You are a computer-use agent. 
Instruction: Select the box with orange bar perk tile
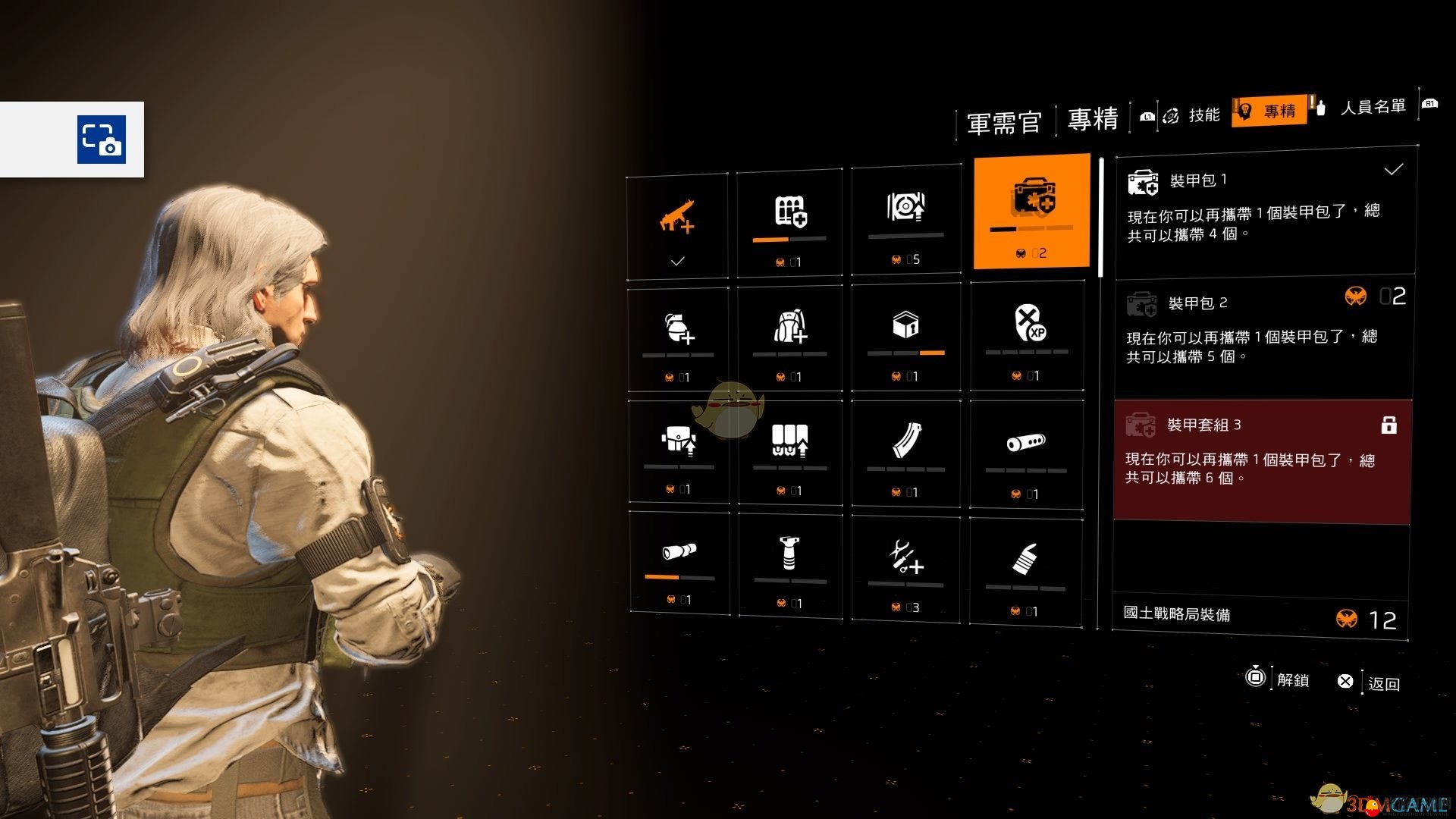[906, 338]
